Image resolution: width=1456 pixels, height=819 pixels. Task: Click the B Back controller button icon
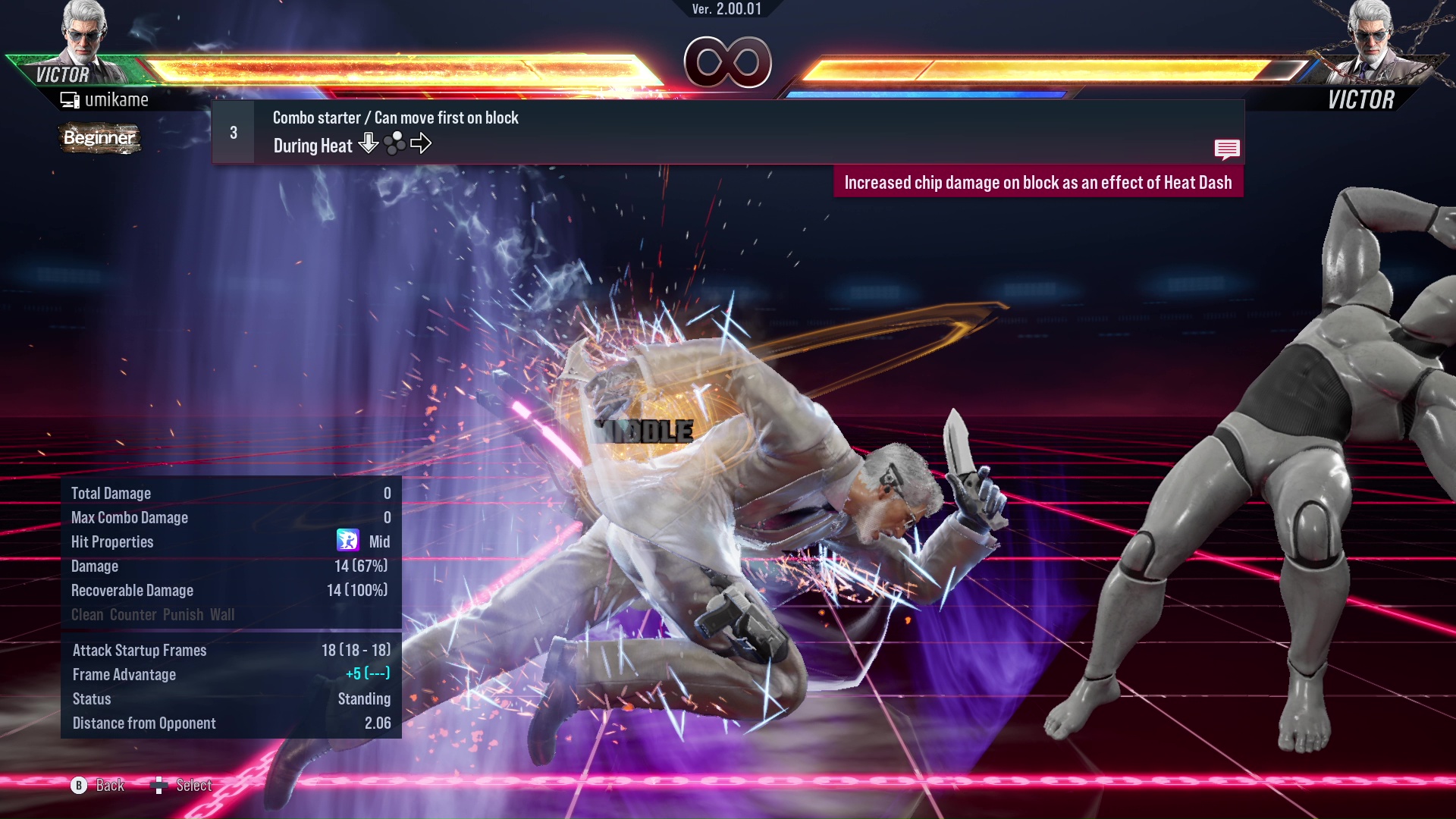point(78,786)
